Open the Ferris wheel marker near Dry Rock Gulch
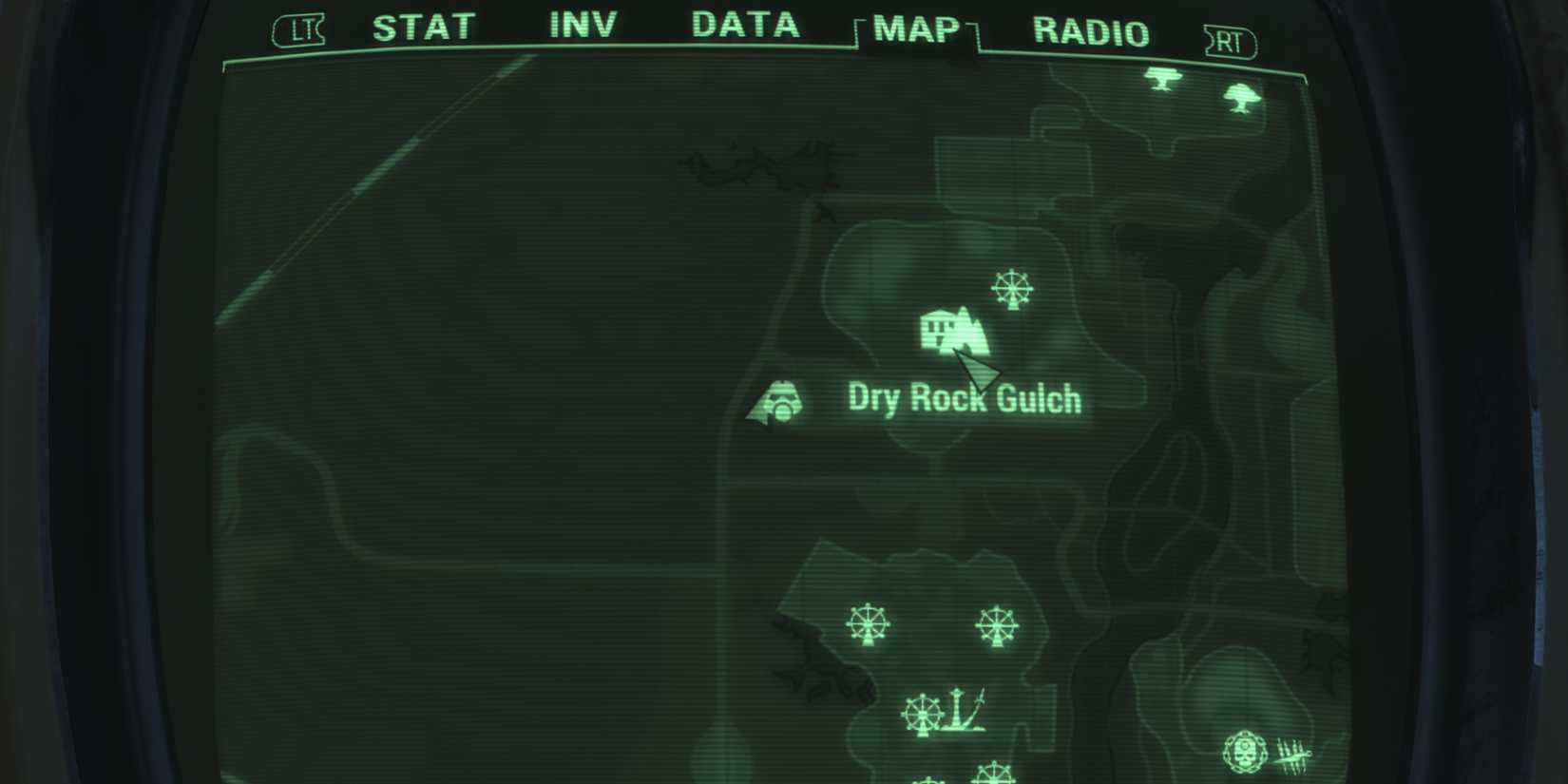Image resolution: width=1568 pixels, height=784 pixels. 1012,290
